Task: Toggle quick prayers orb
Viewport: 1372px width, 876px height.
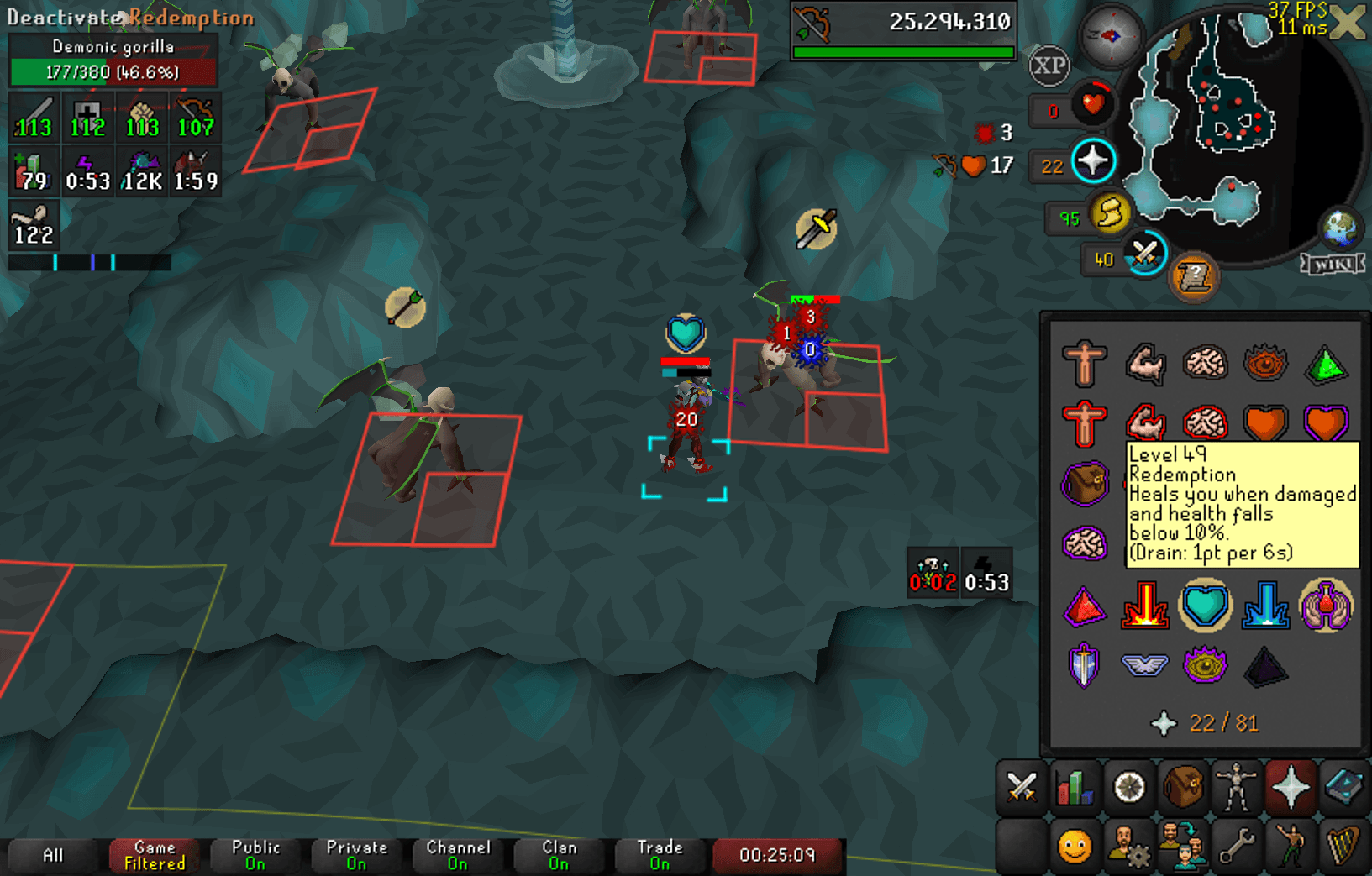Action: (1093, 161)
